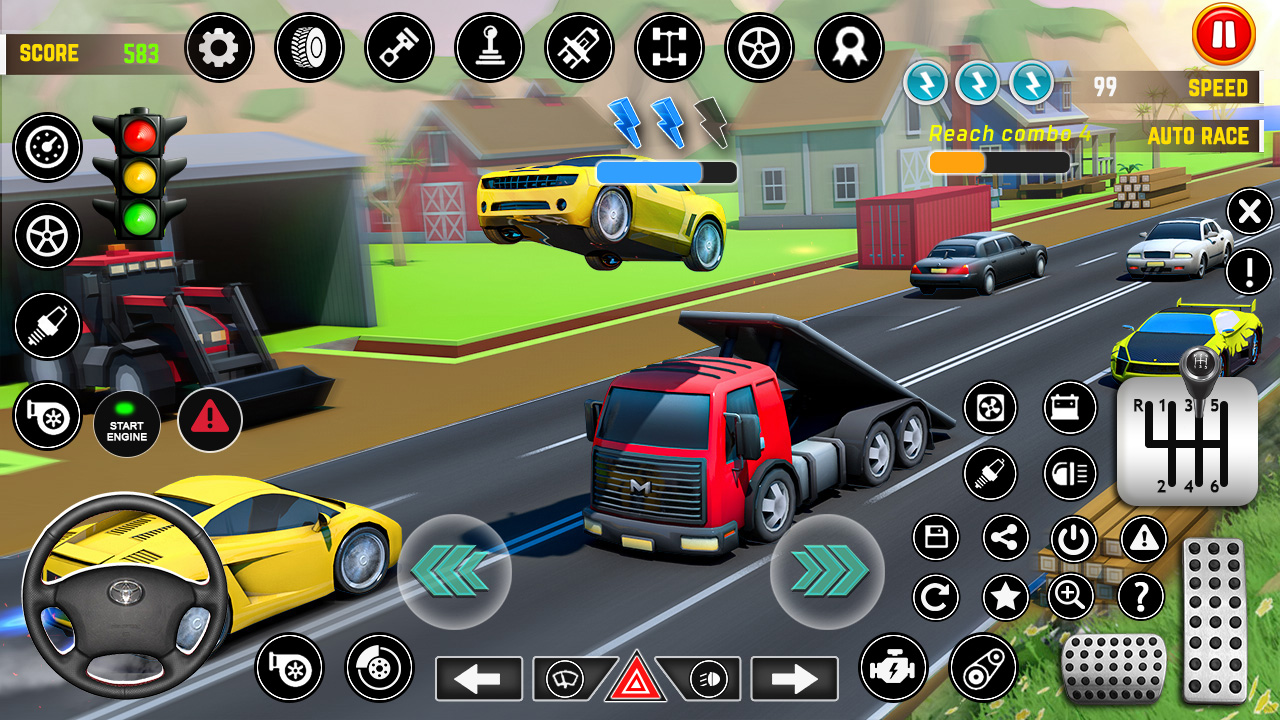1280x720 pixels.
Task: Toggle the windshield wiper control
Action: point(564,679)
